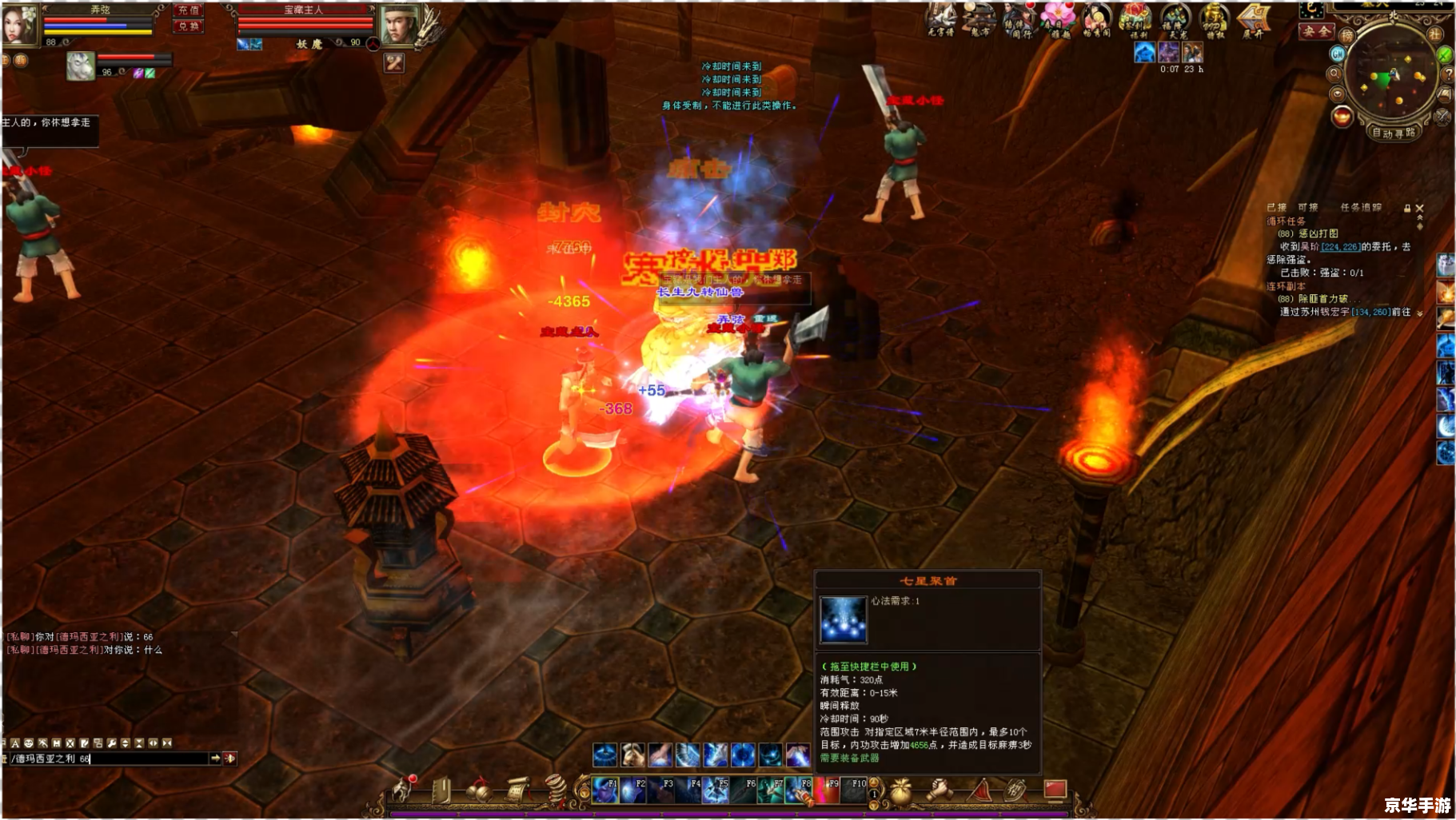Screen dimensions: 1456x820
Task: Close the quest tracker panel
Action: [x=1420, y=208]
